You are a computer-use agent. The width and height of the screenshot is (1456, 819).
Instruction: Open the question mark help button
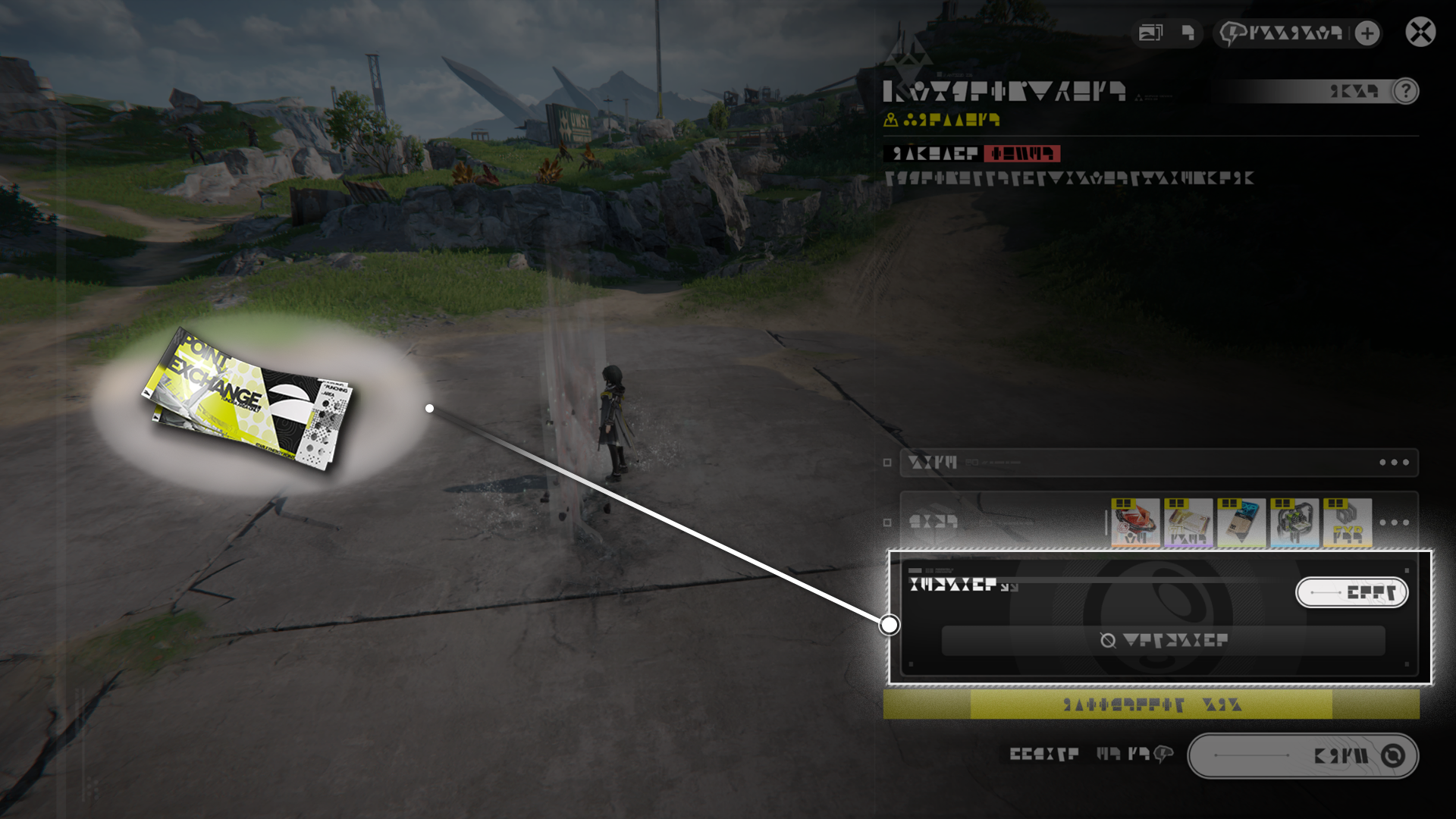coord(1405,91)
